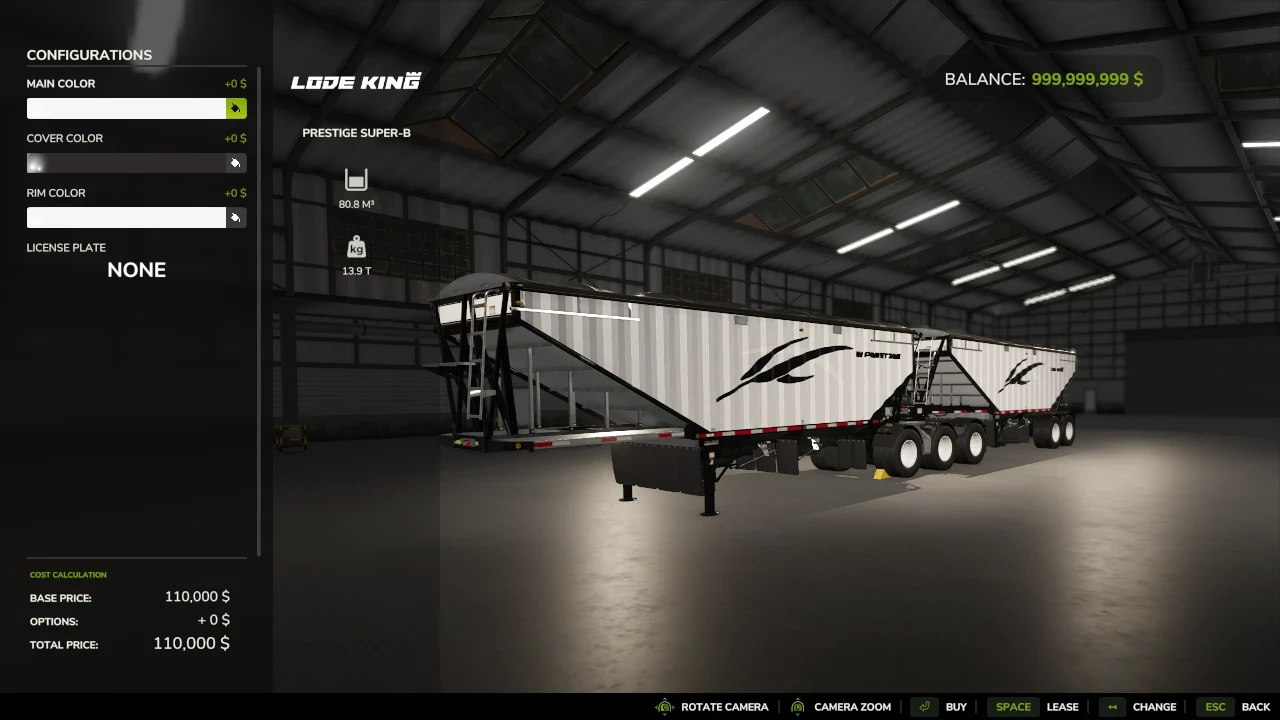Open the Rim Color picker droplet icon

pyautogui.click(x=236, y=217)
